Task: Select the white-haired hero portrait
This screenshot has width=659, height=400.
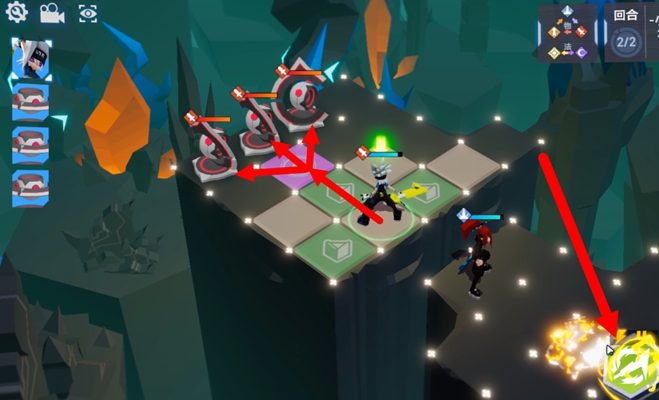Action: point(32,61)
